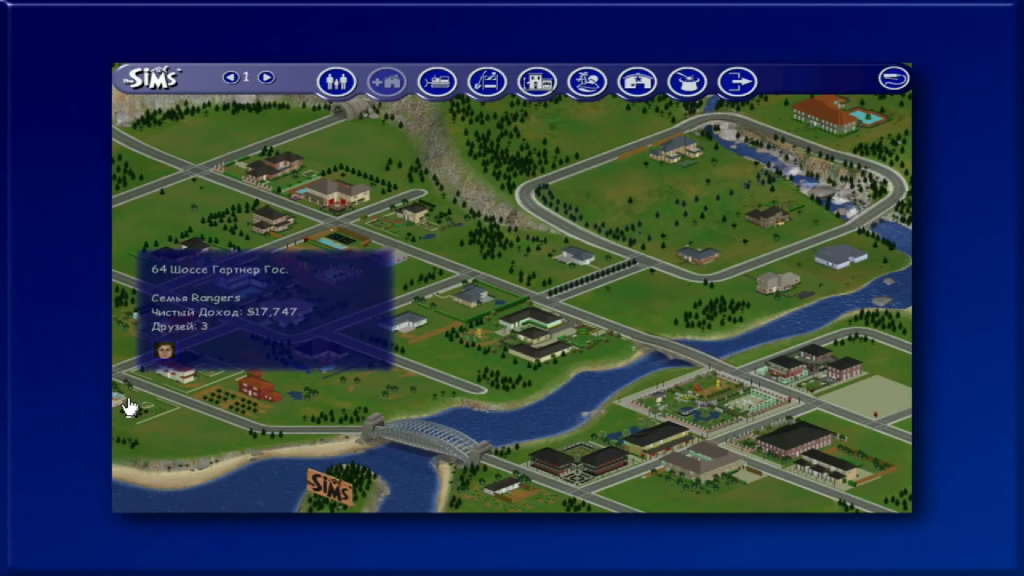Go to the previous neighborhood with left arrow
Screen dimensions: 1024x576
pyautogui.click(x=231, y=77)
